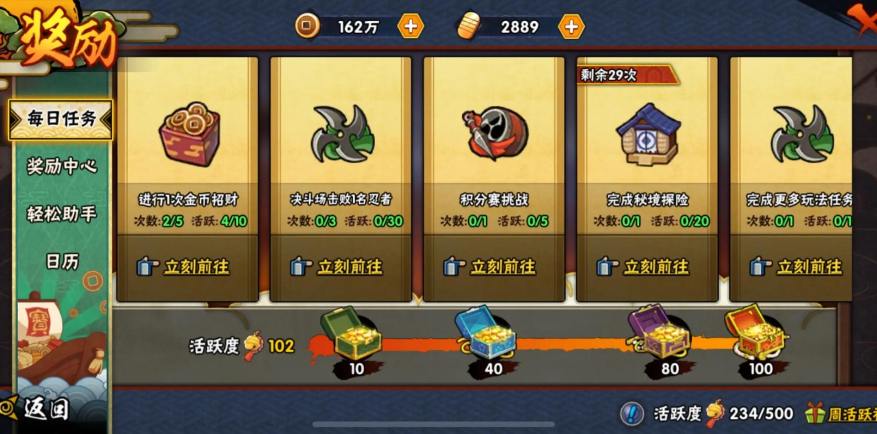Go to 积分赛挑战 task via 立刻前往
Image resolution: width=877 pixels, height=434 pixels.
[493, 267]
